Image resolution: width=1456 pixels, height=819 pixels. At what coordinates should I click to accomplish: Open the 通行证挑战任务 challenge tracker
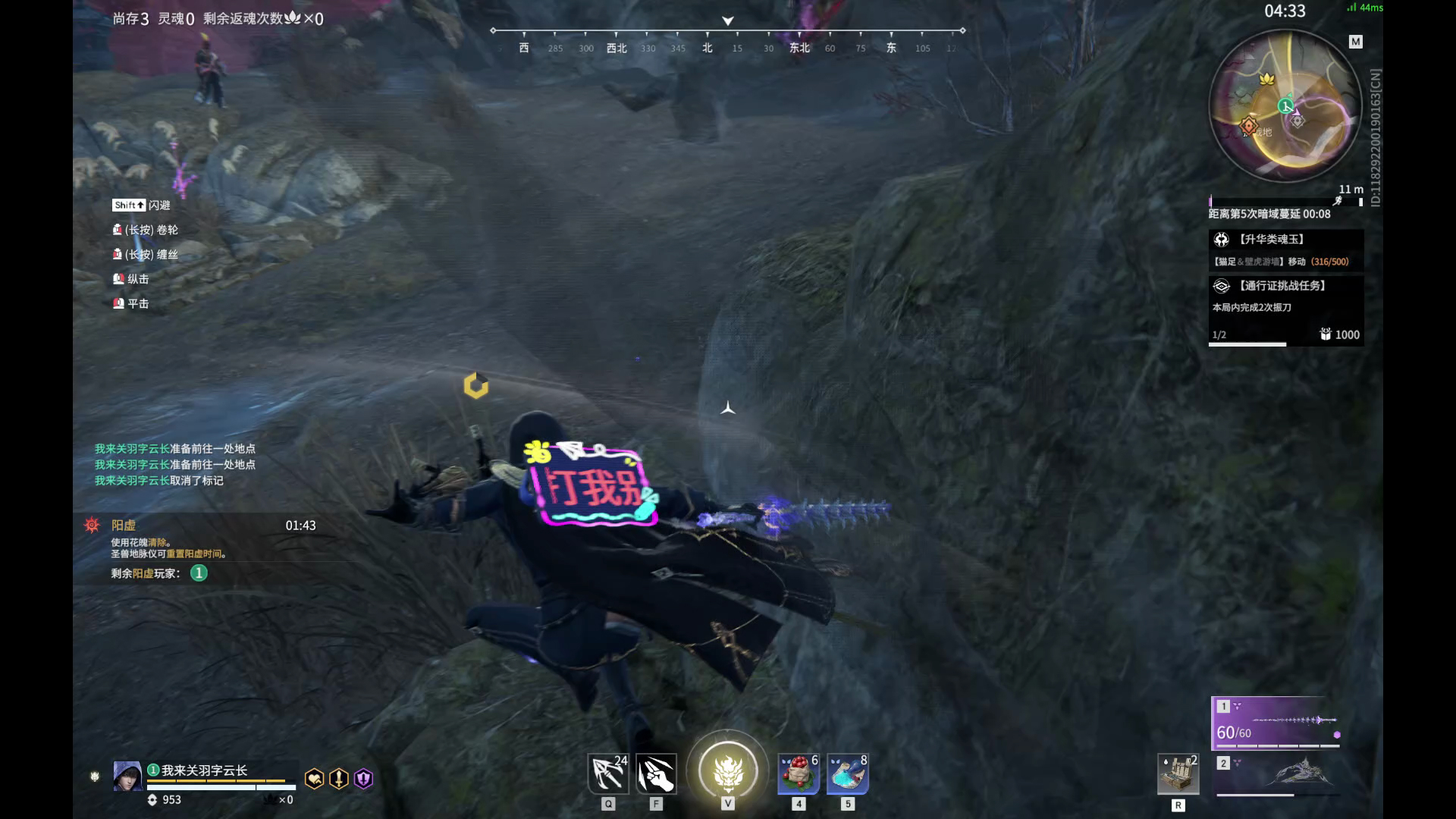1285,309
